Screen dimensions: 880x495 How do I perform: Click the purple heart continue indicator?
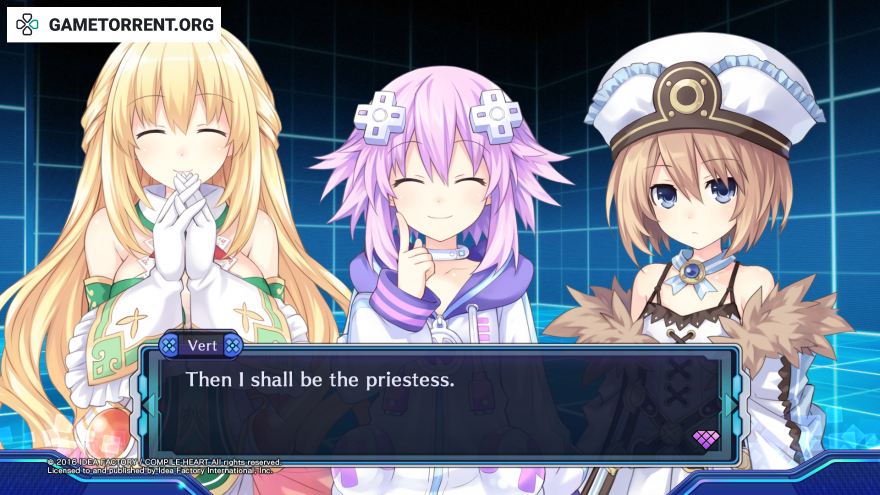pos(706,439)
